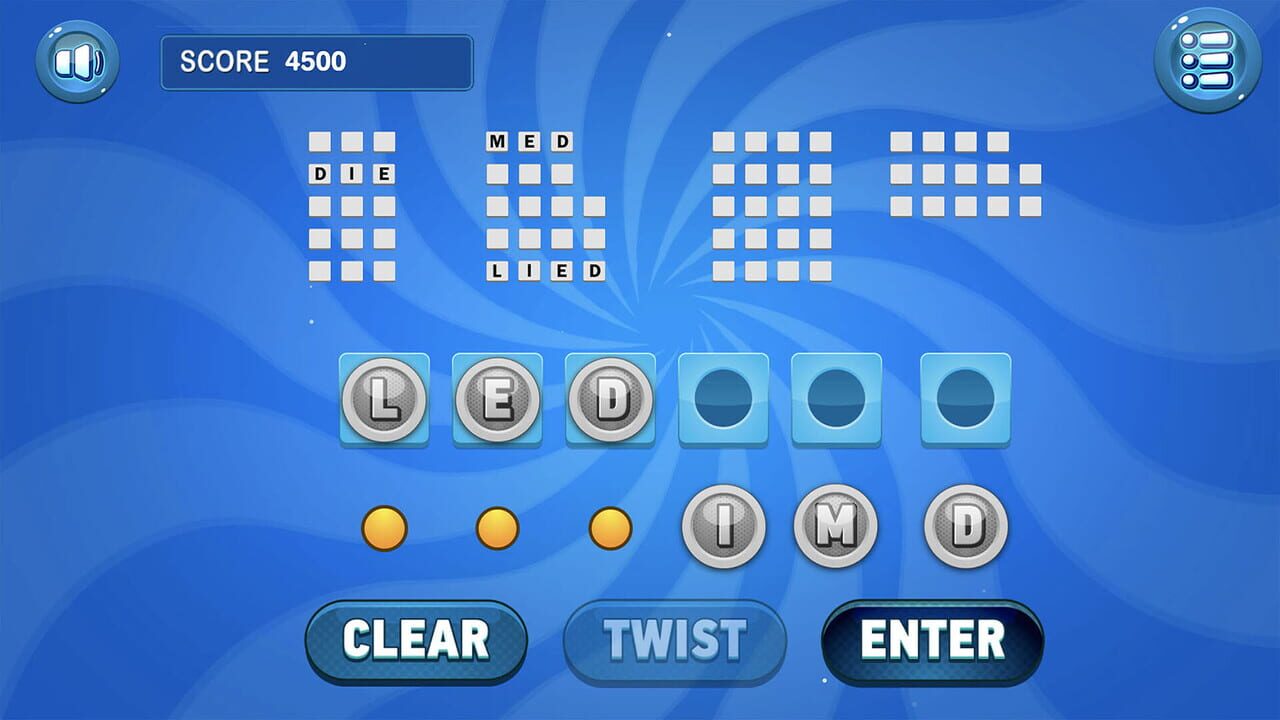Click the SCORE 4500 display field
Viewport: 1280px width, 720px height.
317,62
